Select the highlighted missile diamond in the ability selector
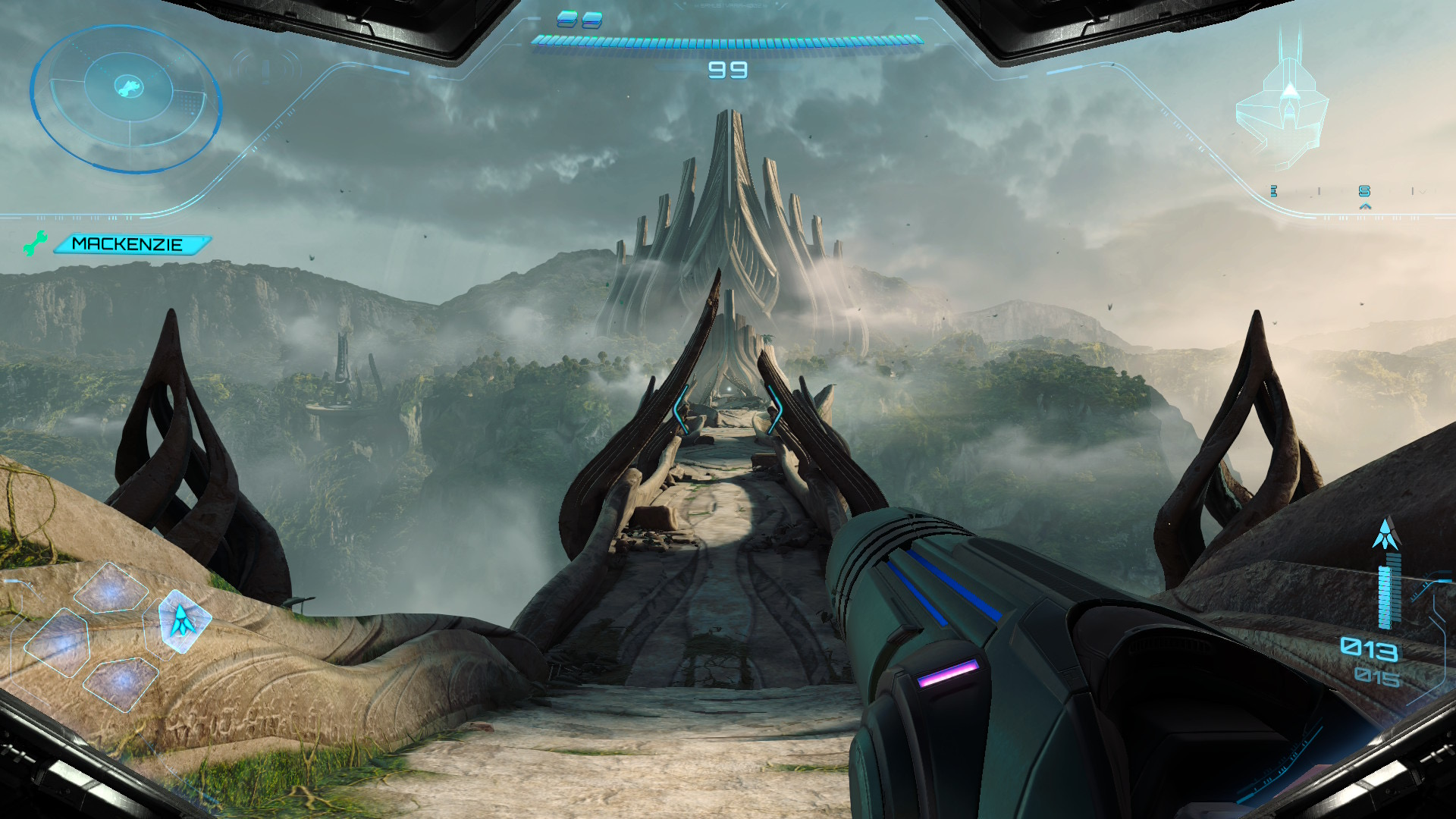Screen dimensions: 1456x819 [x=183, y=620]
